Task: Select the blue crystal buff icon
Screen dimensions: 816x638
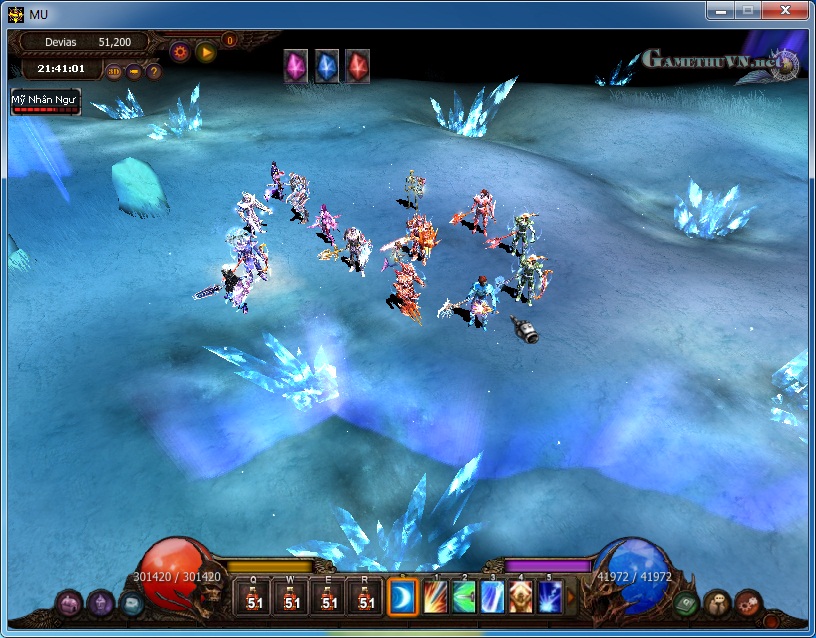Action: [327, 66]
